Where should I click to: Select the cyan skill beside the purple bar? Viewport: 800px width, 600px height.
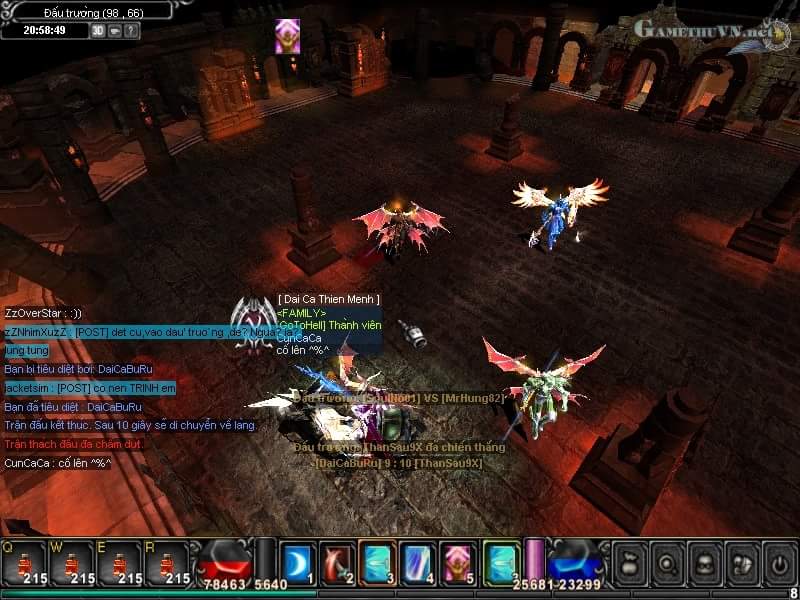[500, 562]
